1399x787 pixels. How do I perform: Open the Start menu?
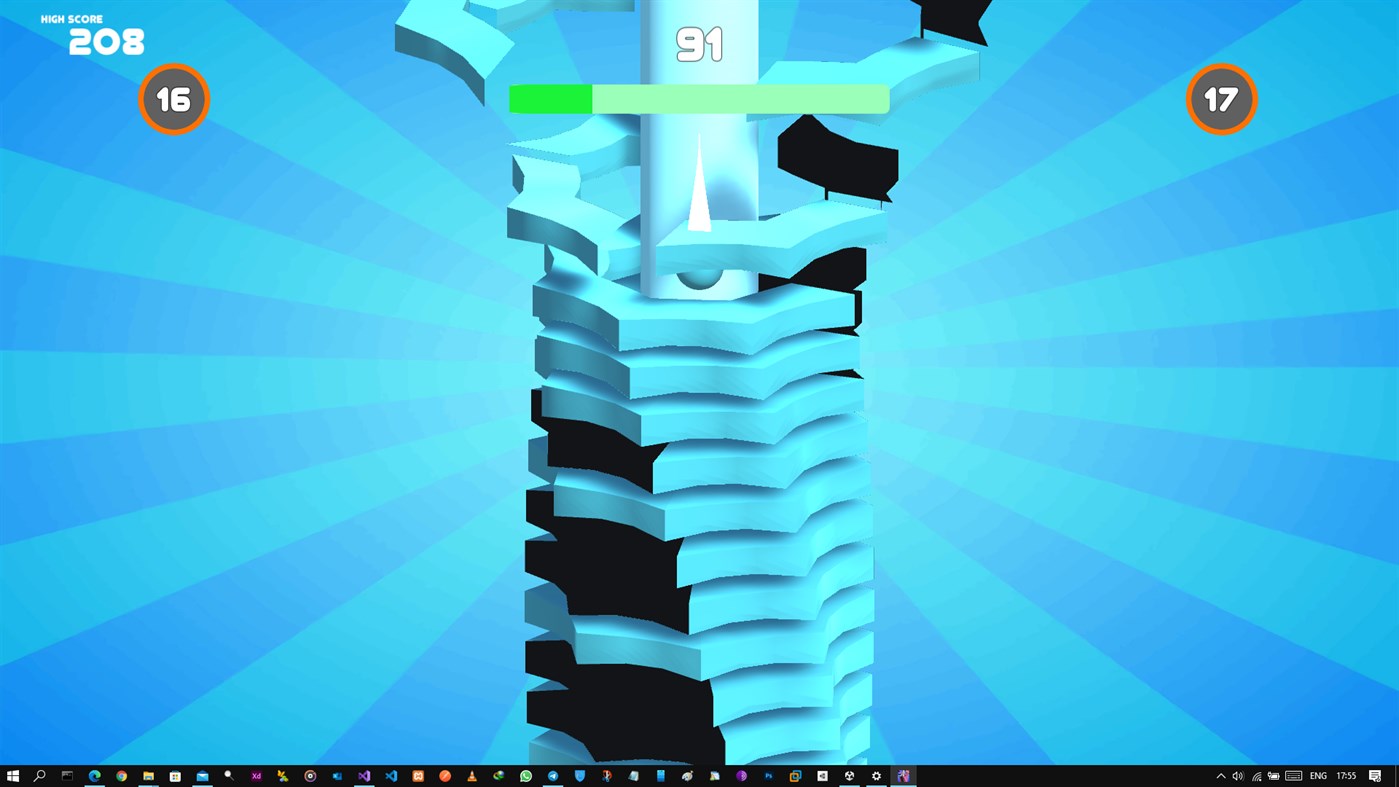14,775
